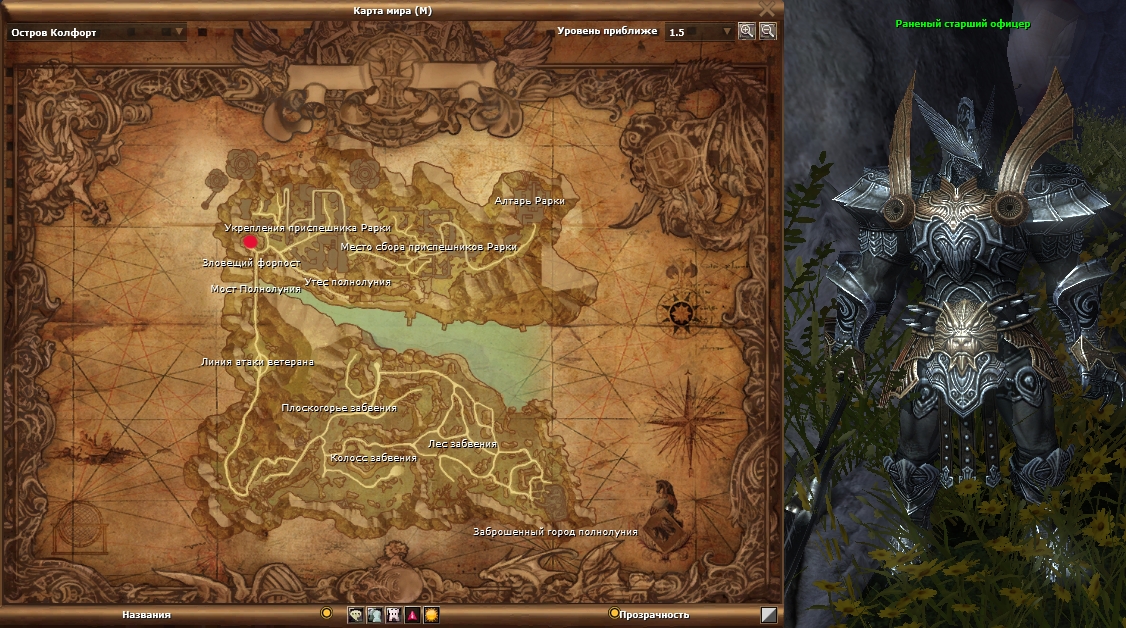
Task: Close the world map window
Action: [x=767, y=8]
